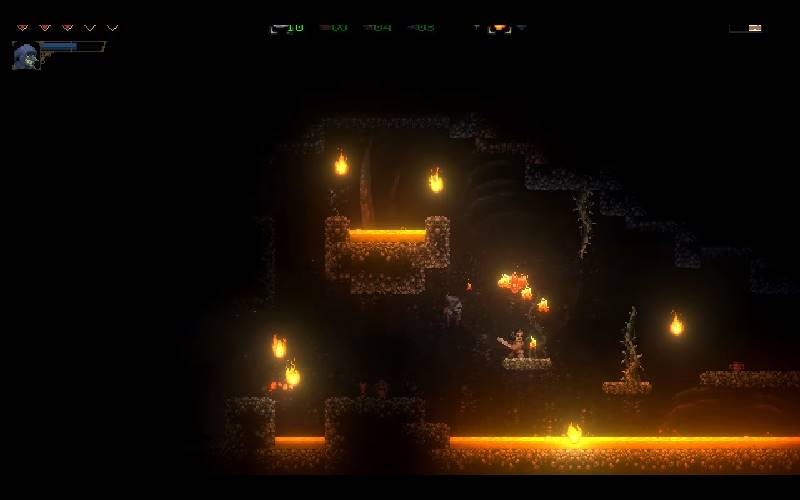Click the blue hooded character portrait
800x500 pixels.
click(25, 55)
